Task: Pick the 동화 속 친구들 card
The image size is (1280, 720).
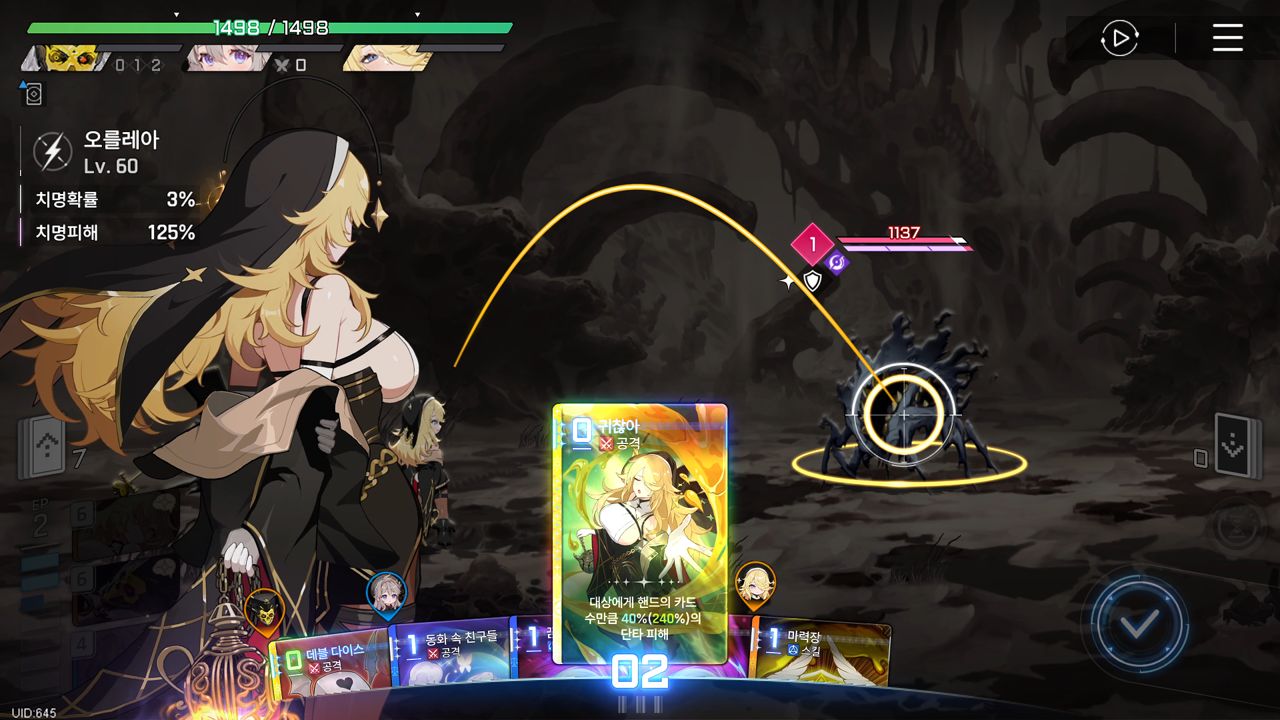Action: point(452,652)
